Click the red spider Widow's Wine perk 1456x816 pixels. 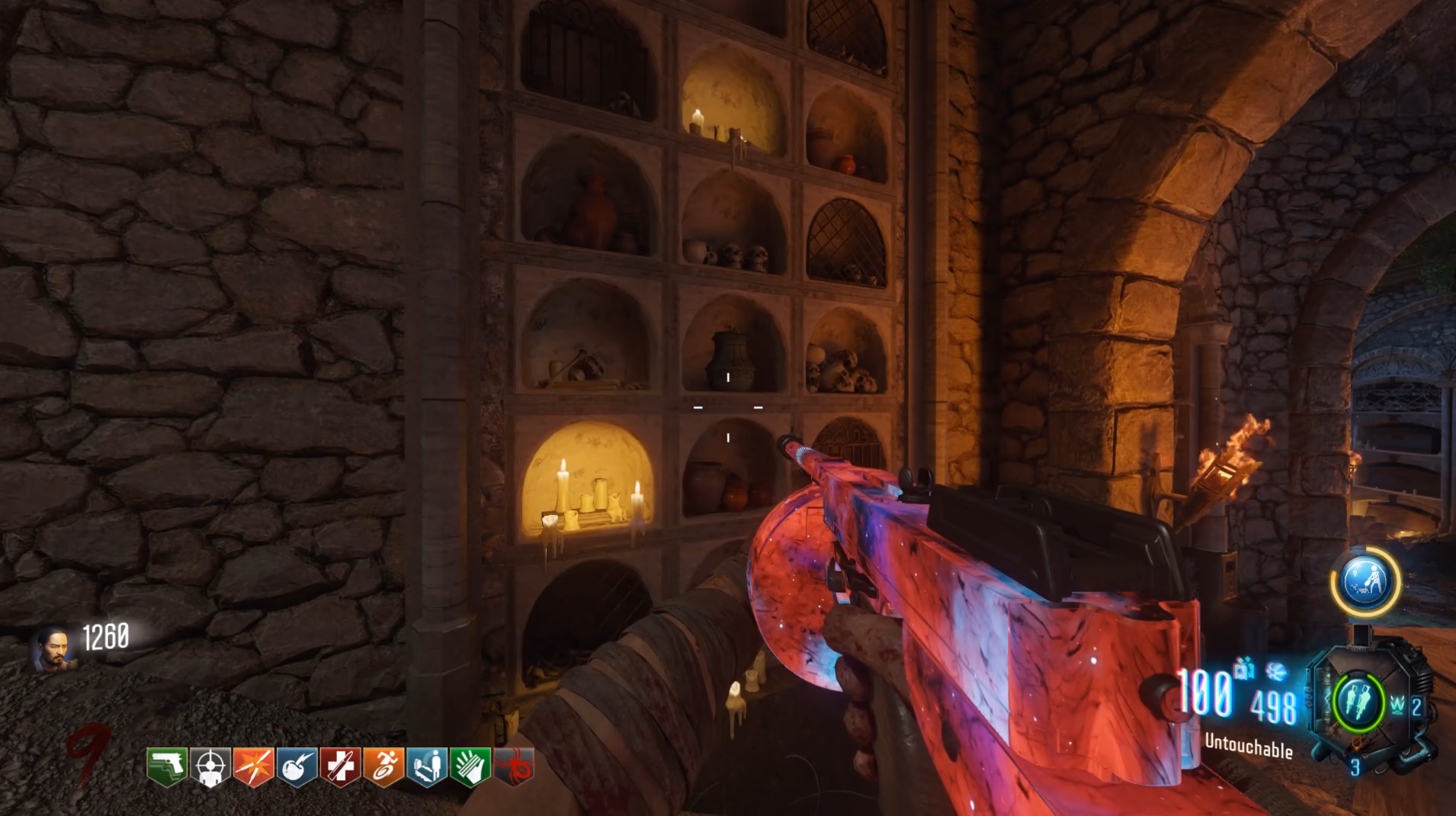coord(514,766)
